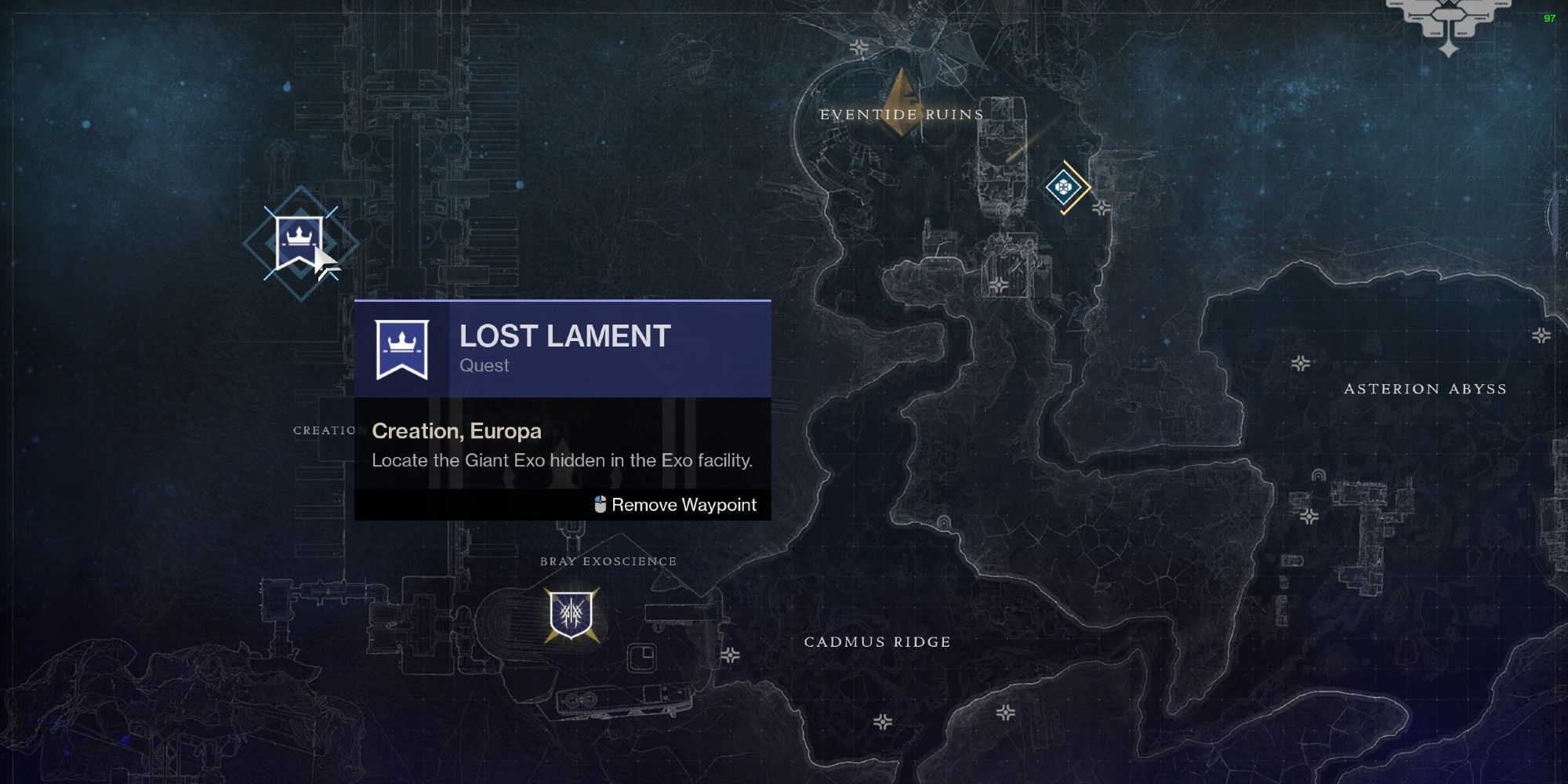Click the fast travel point below the Empire Hunt marker
The height and width of the screenshot is (784, 1568).
tap(1102, 207)
